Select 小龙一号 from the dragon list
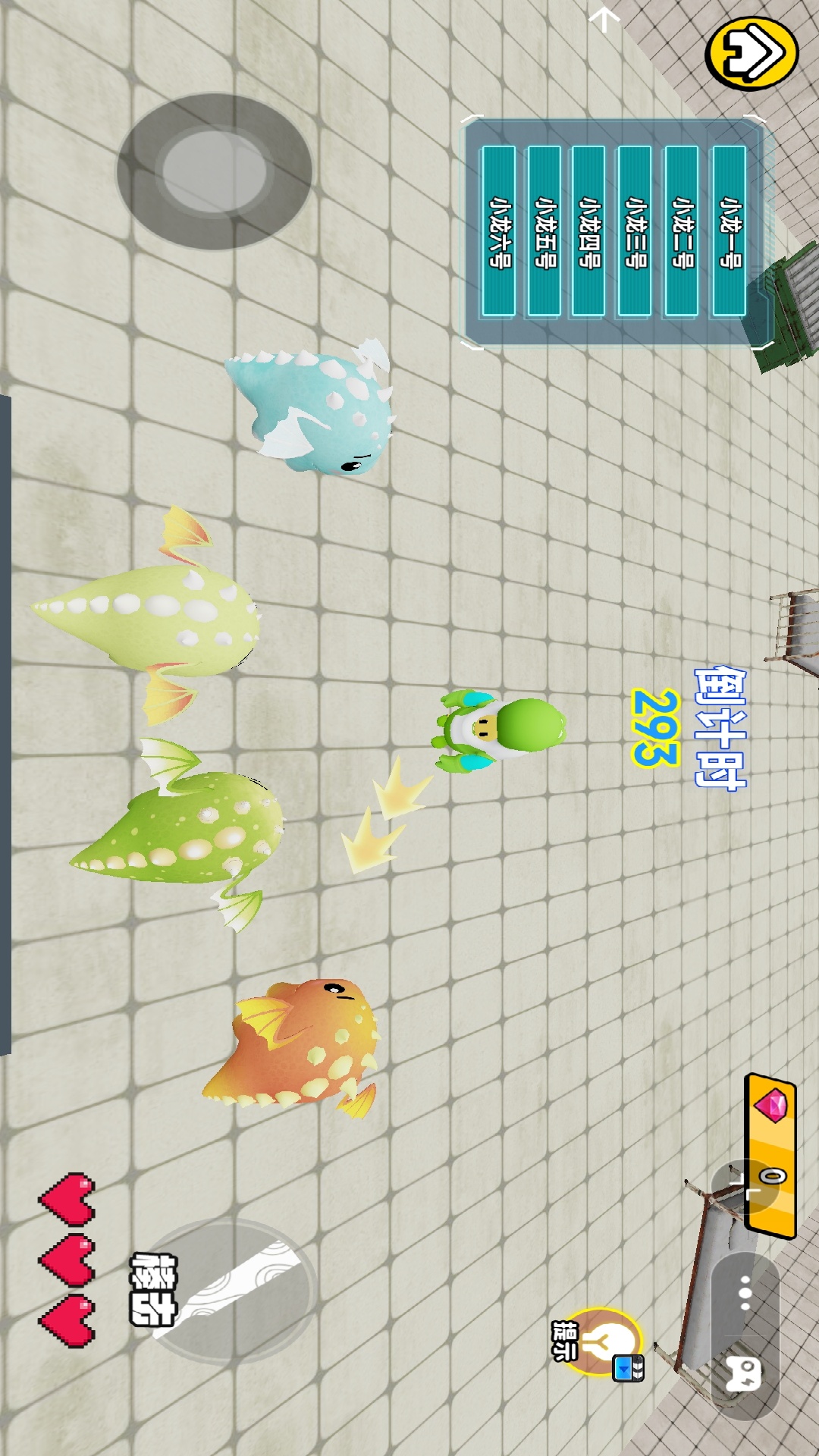Screen dimensions: 819x1456 [729, 231]
